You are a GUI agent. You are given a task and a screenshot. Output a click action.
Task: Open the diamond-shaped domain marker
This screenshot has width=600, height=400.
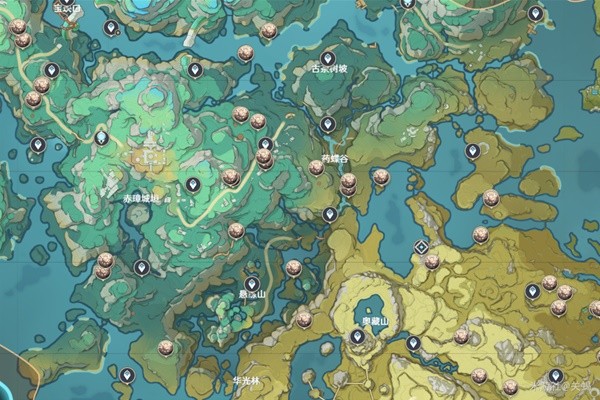(x=421, y=247)
